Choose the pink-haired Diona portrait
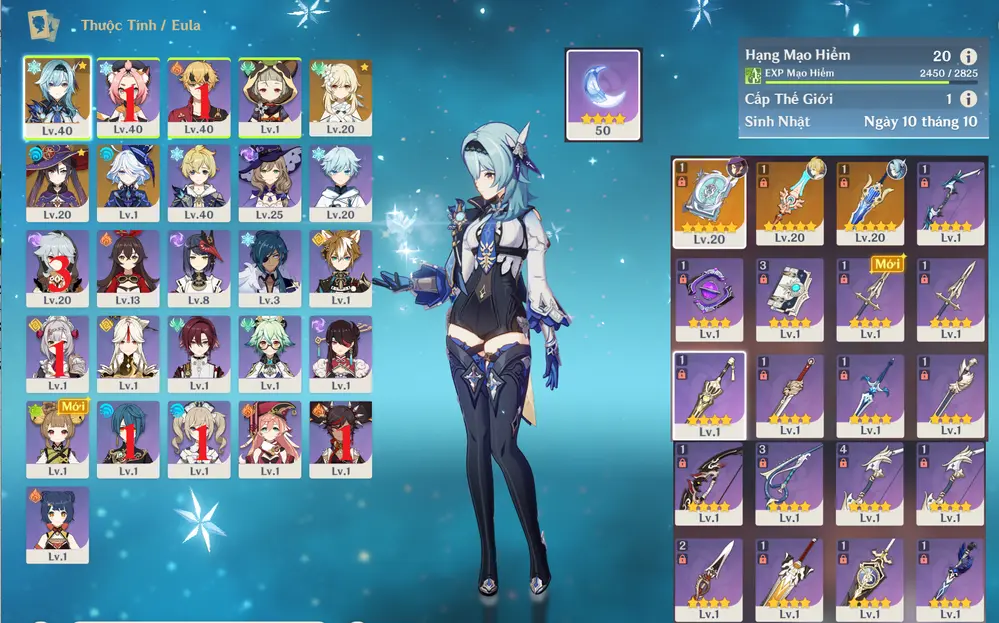 [128, 96]
